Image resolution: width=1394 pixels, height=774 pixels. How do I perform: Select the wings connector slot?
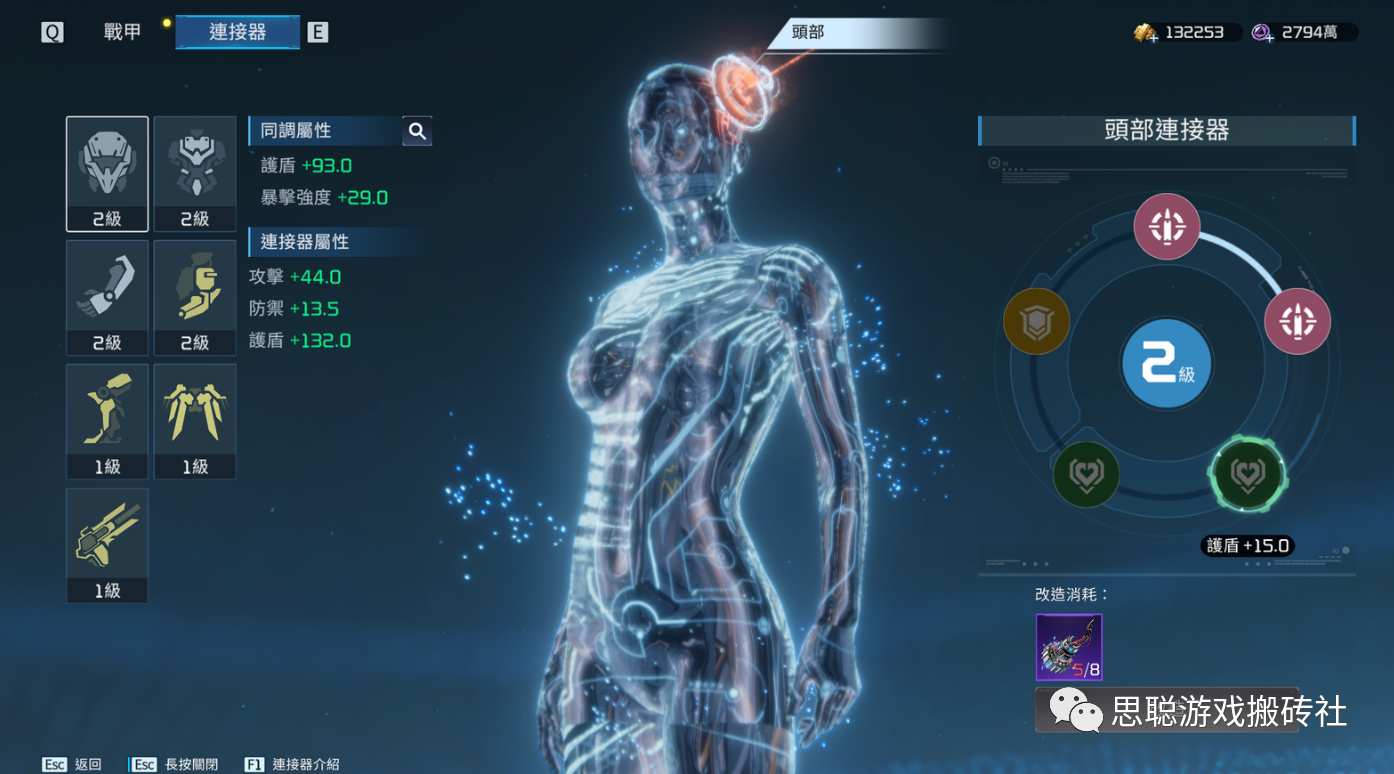[195, 421]
